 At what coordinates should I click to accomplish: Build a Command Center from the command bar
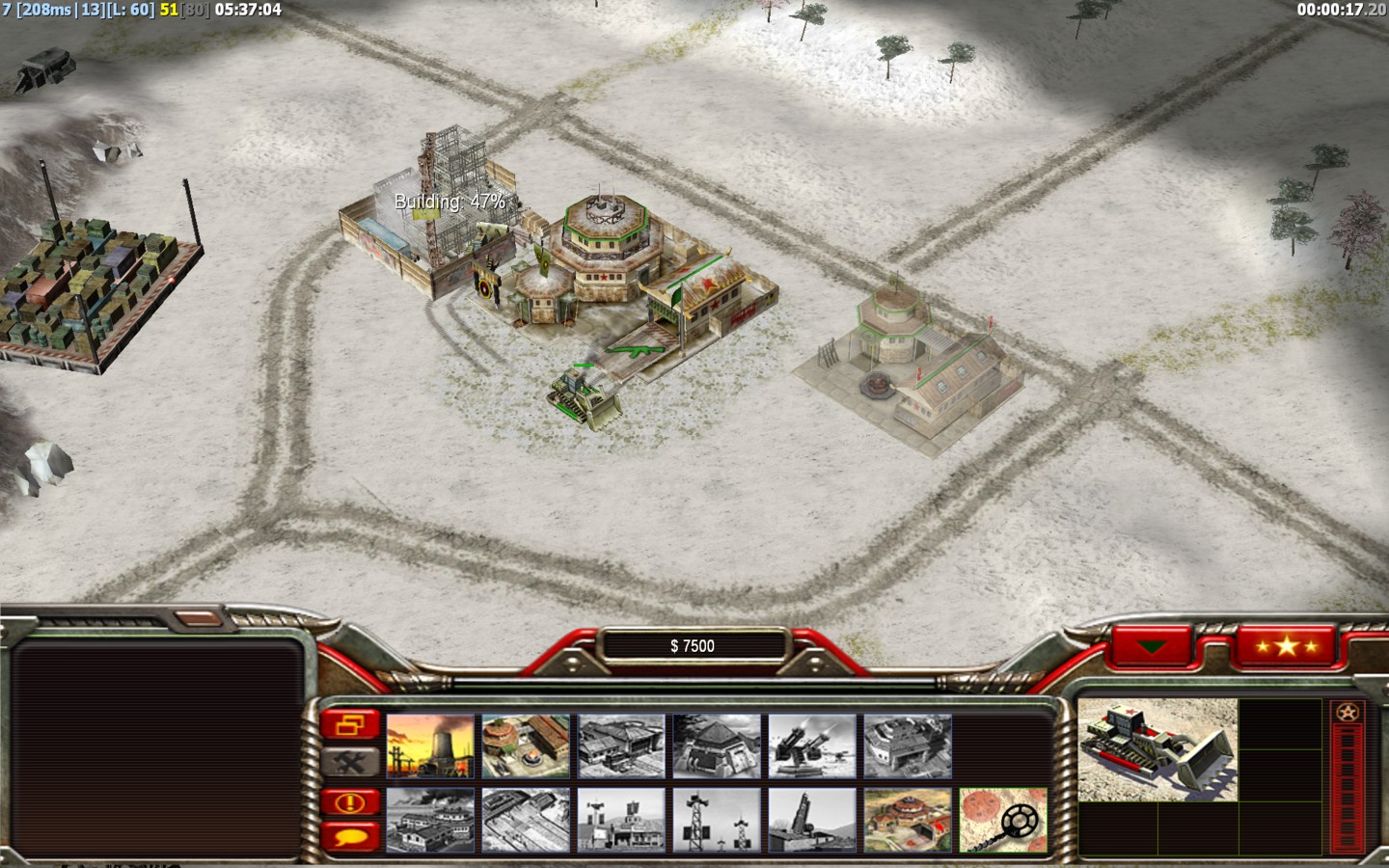(908, 821)
